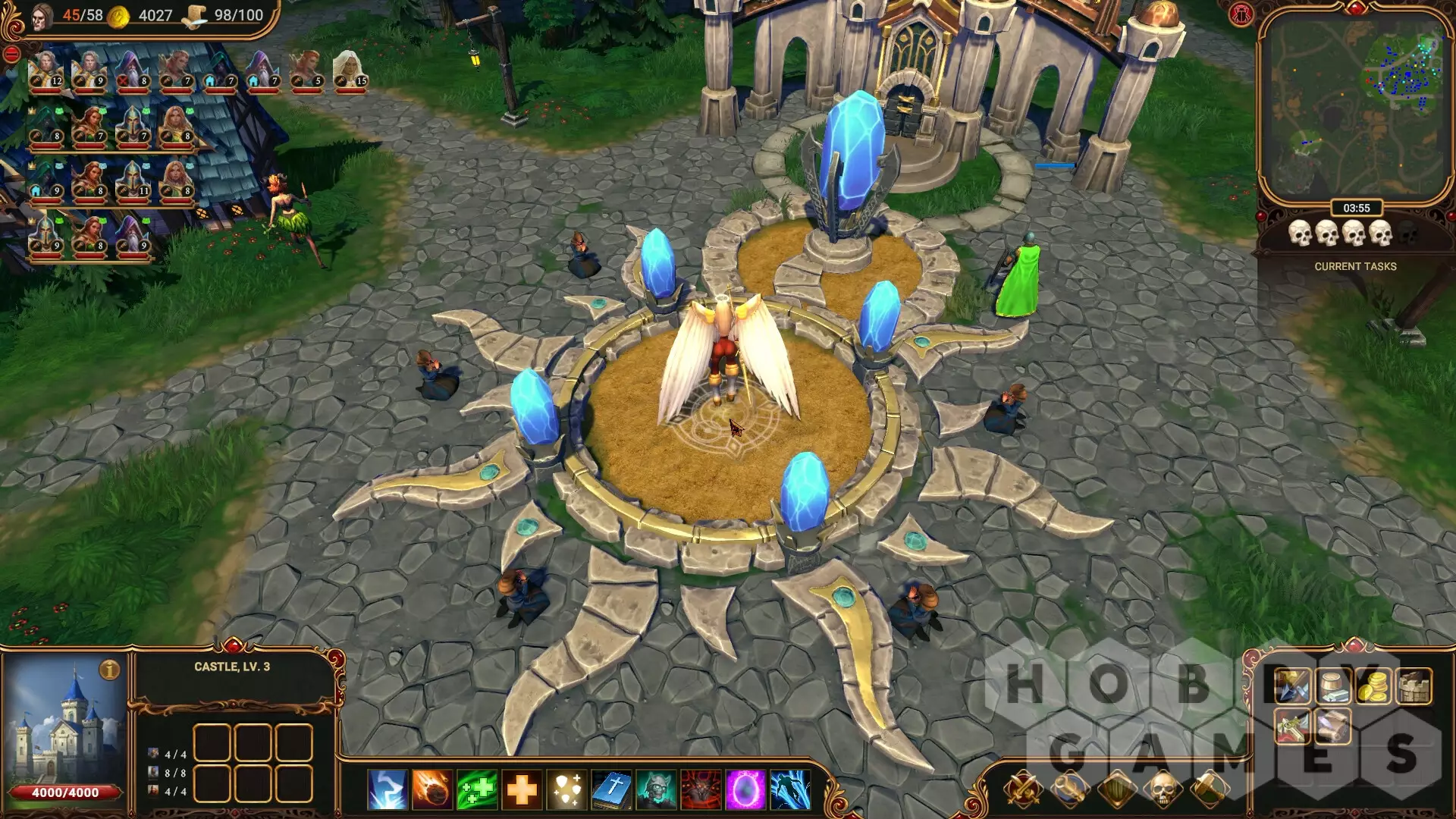The height and width of the screenshot is (819, 1456).
Task: Cast the undead skull-face spell
Action: coord(656,789)
